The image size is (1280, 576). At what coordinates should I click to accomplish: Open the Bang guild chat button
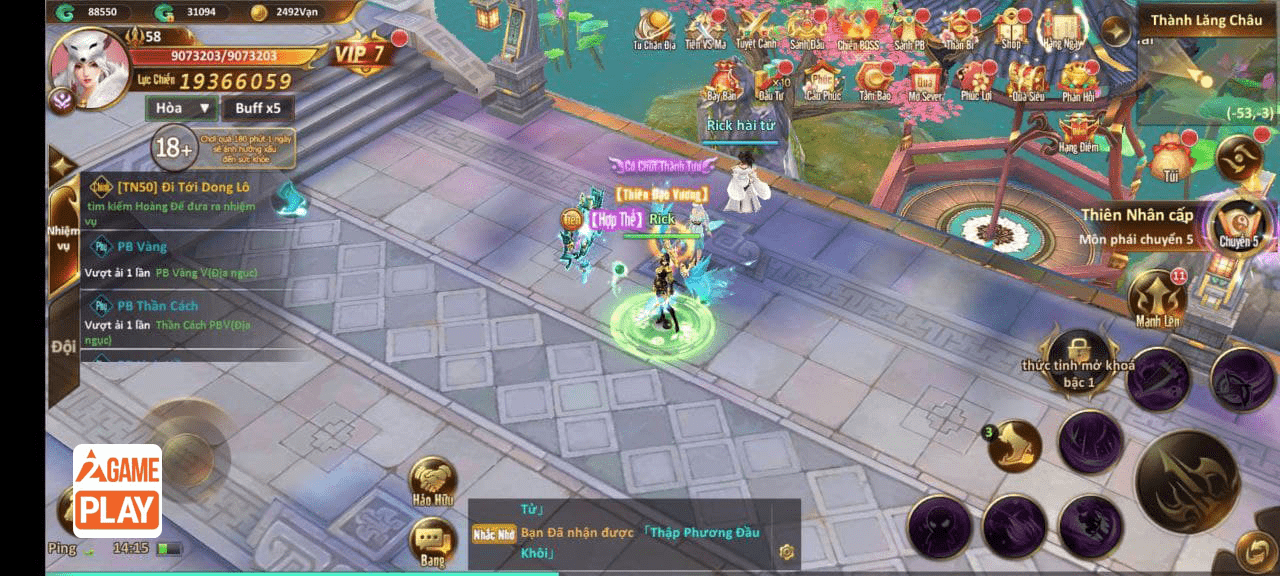432,543
